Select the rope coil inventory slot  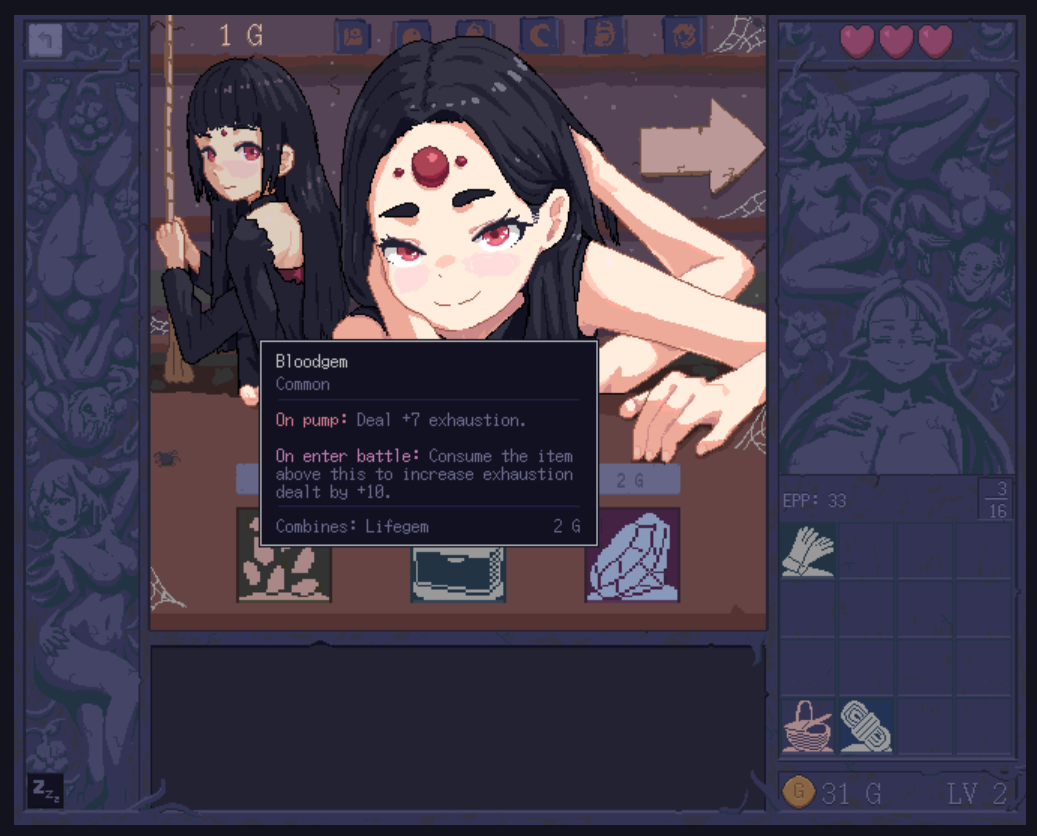(866, 726)
